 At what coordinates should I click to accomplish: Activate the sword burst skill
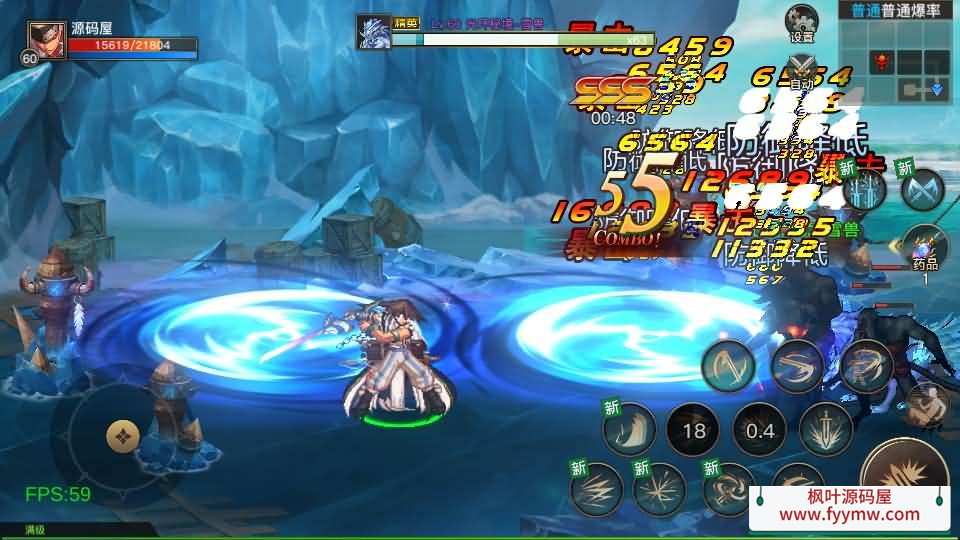coord(826,429)
